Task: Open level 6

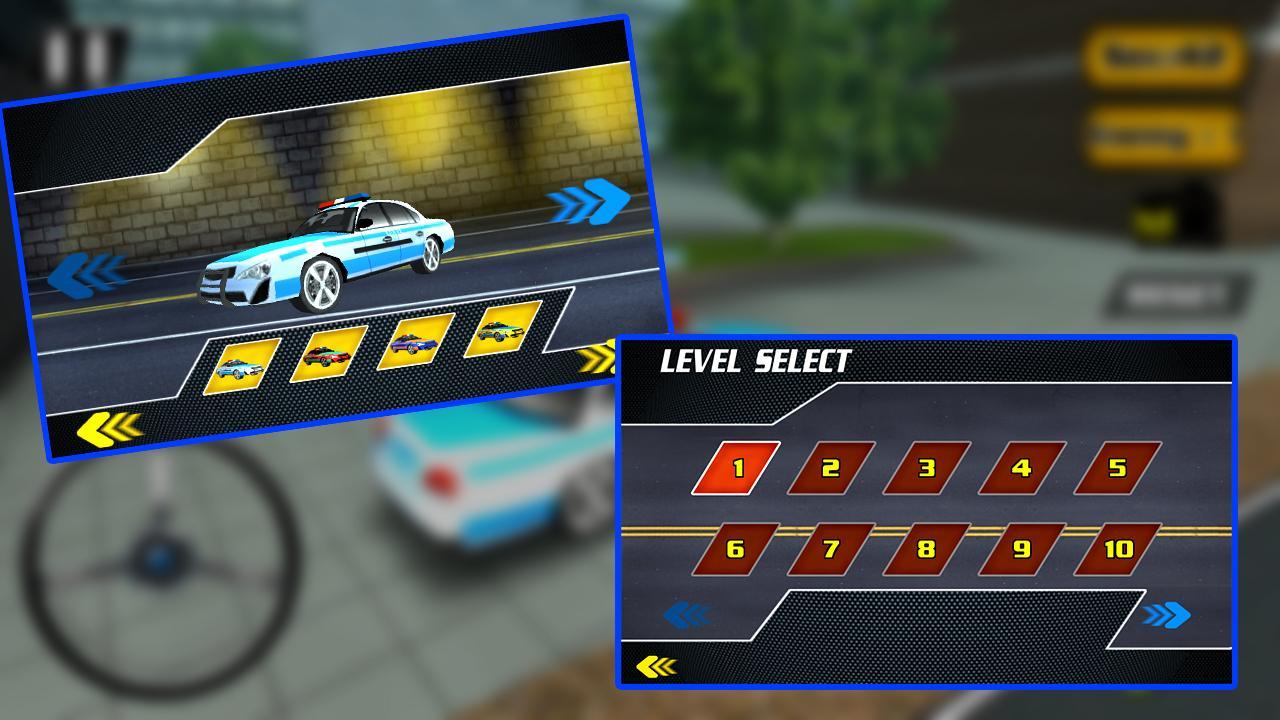Action: [736, 549]
